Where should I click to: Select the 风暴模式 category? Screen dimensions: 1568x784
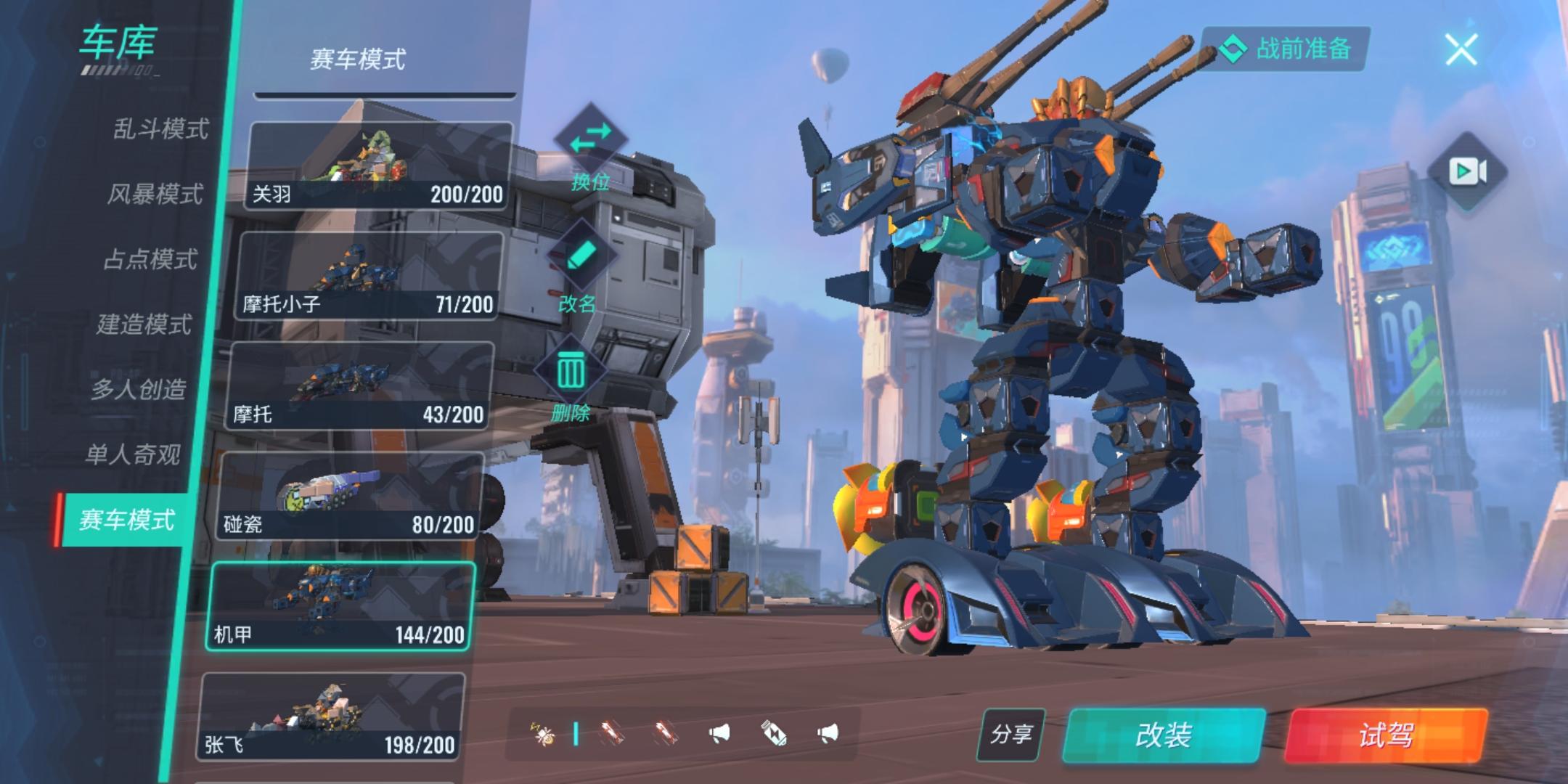coord(155,194)
